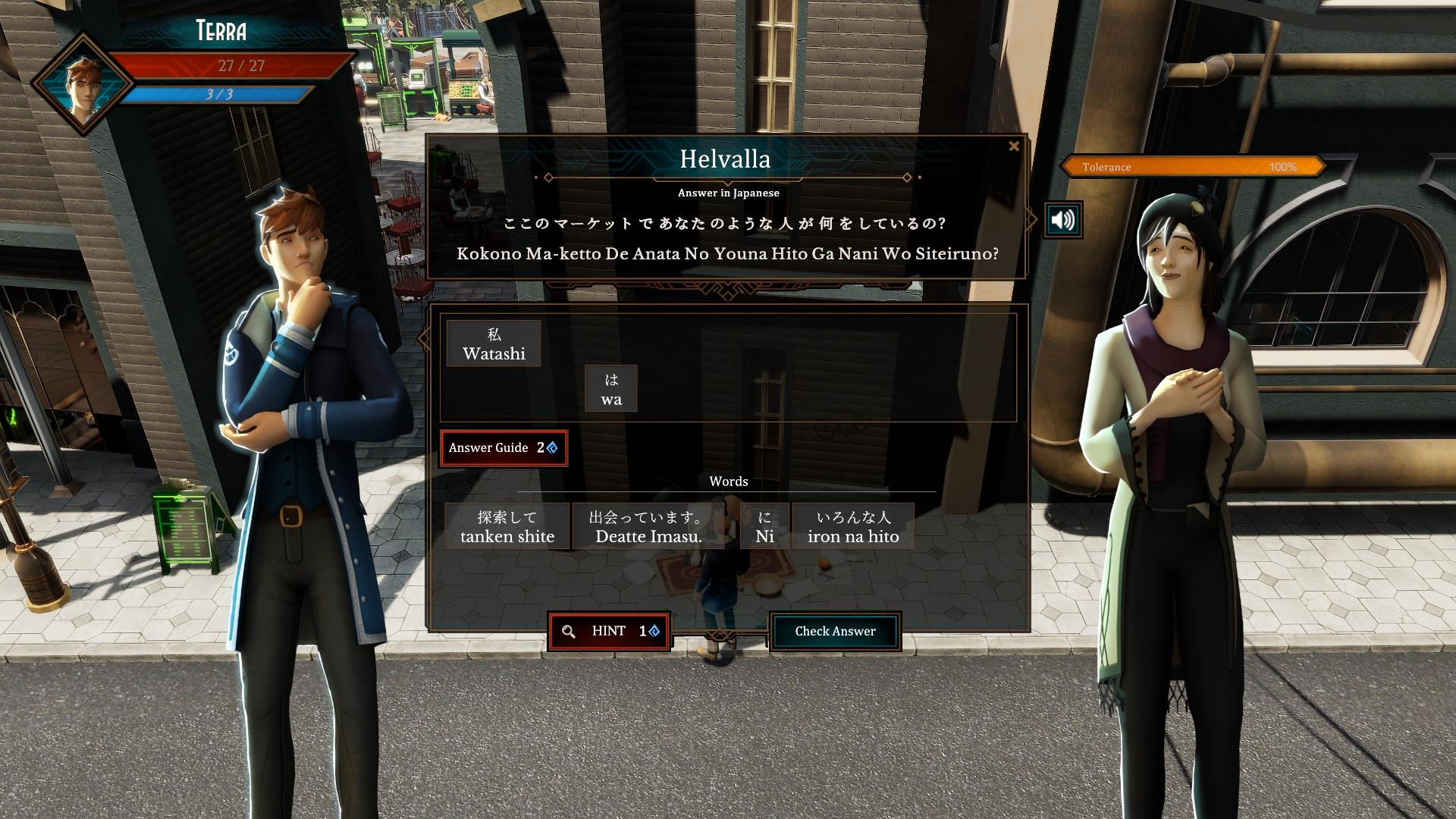Select the tanken shite word tile
1456x819 pixels.
(x=507, y=526)
